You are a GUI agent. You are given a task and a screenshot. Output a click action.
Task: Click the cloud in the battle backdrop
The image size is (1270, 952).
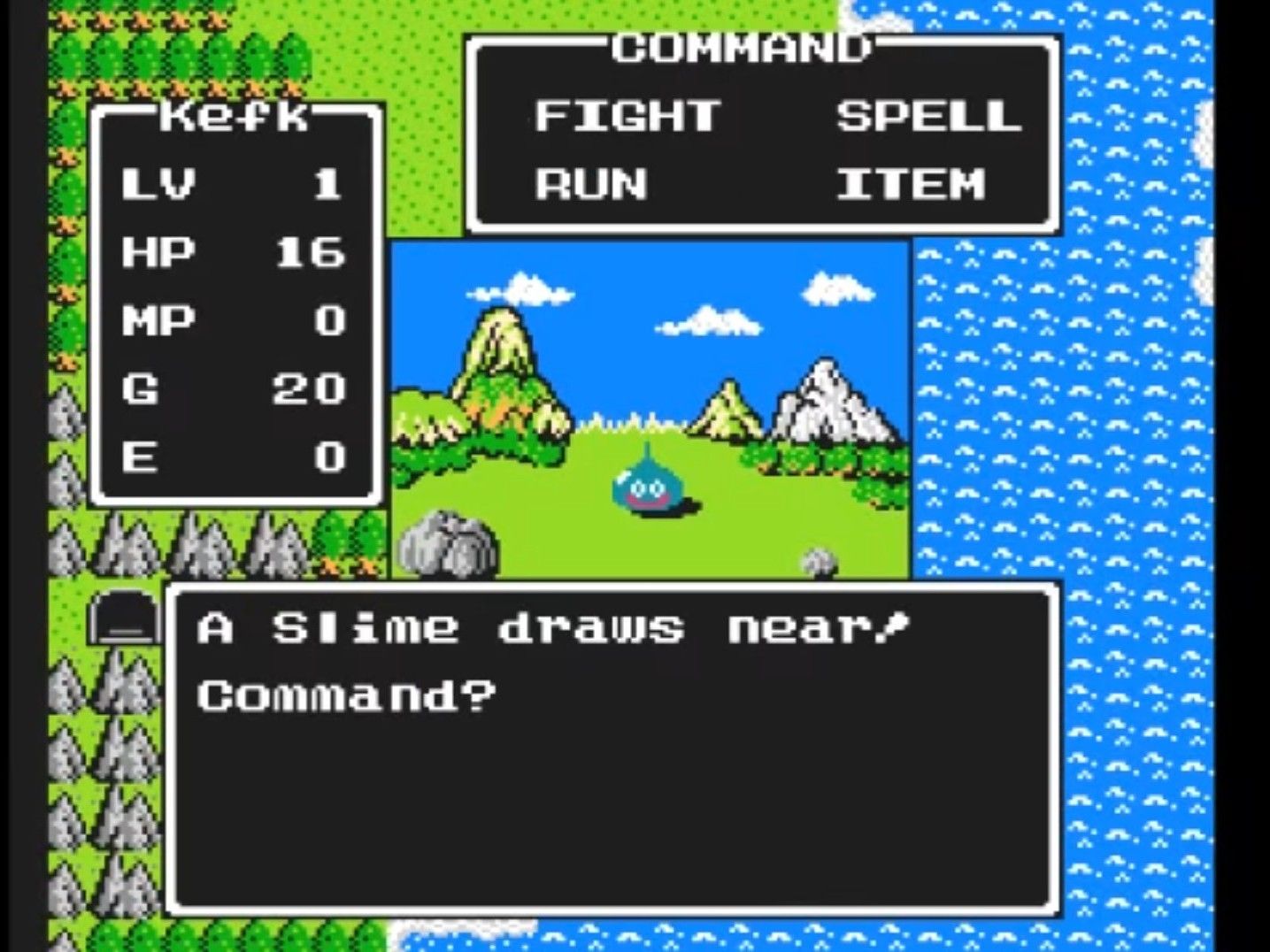point(708,323)
